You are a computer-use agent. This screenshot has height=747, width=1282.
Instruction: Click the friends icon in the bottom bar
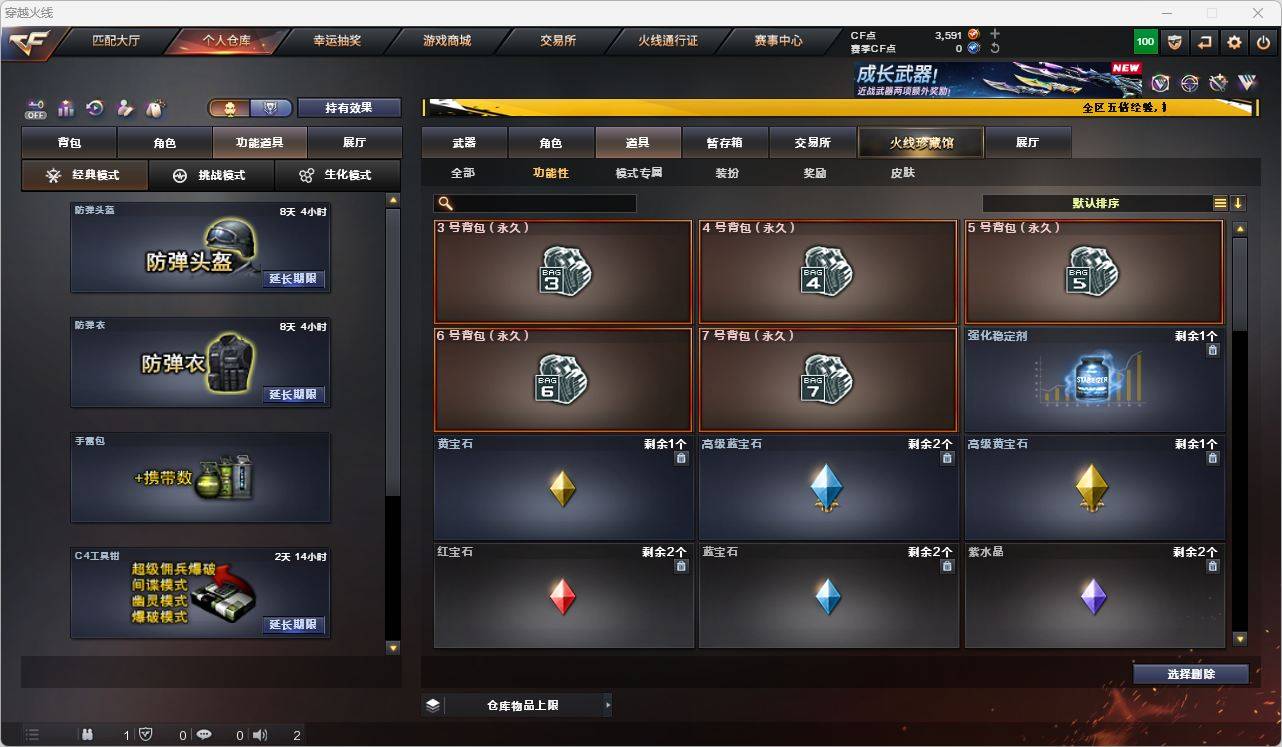[88, 735]
